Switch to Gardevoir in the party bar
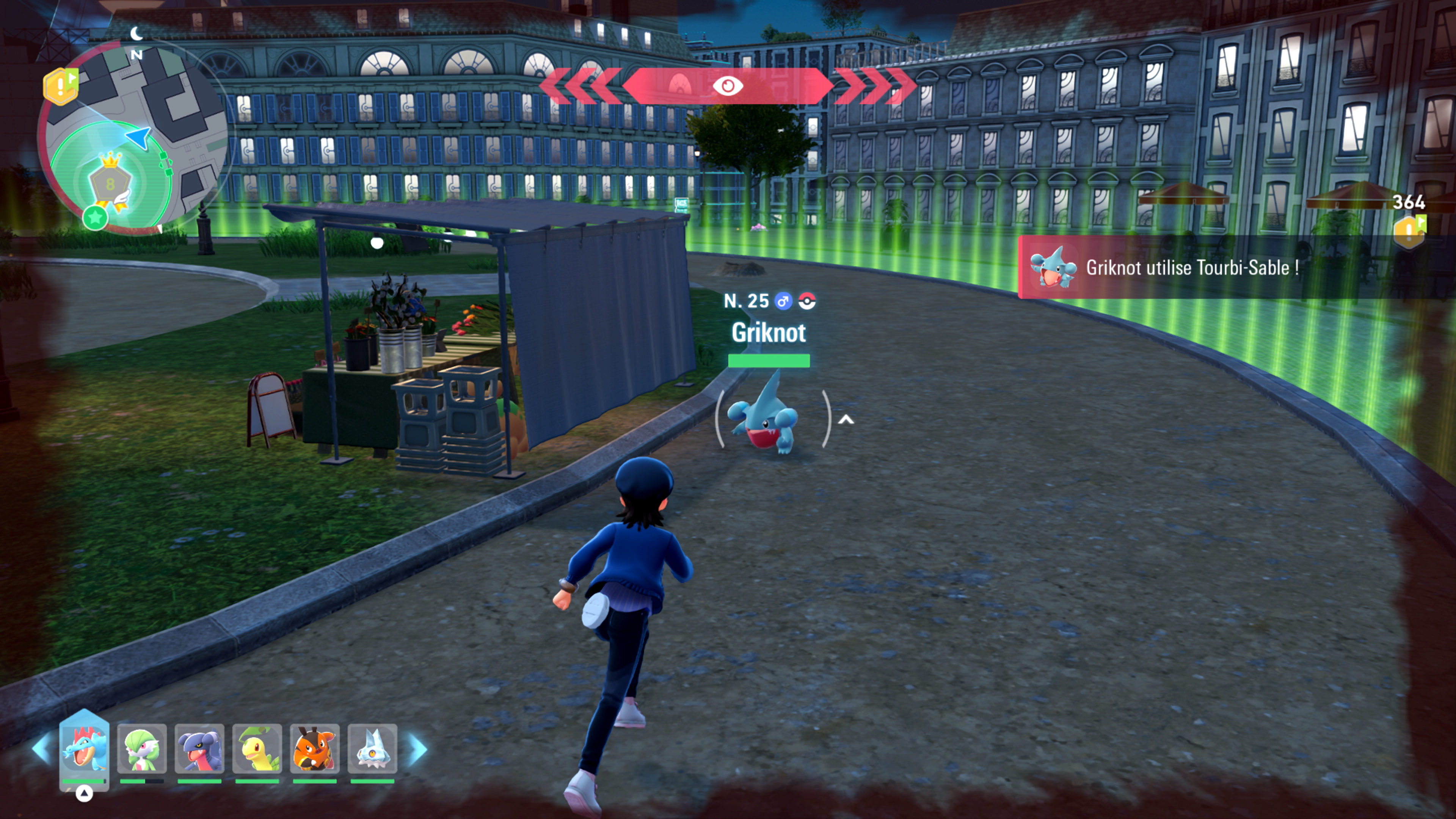This screenshot has width=1456, height=819. [x=142, y=748]
